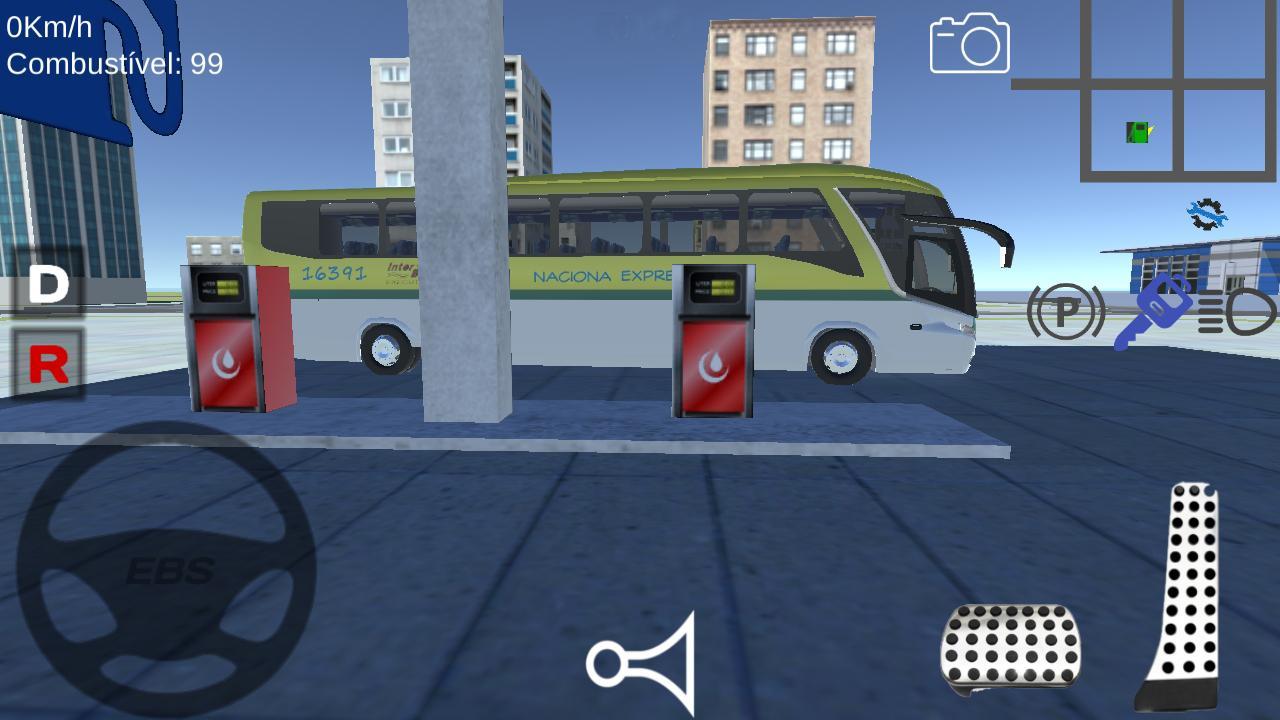The height and width of the screenshot is (720, 1280).
Task: Take a screenshot with the camera icon
Action: click(x=967, y=45)
